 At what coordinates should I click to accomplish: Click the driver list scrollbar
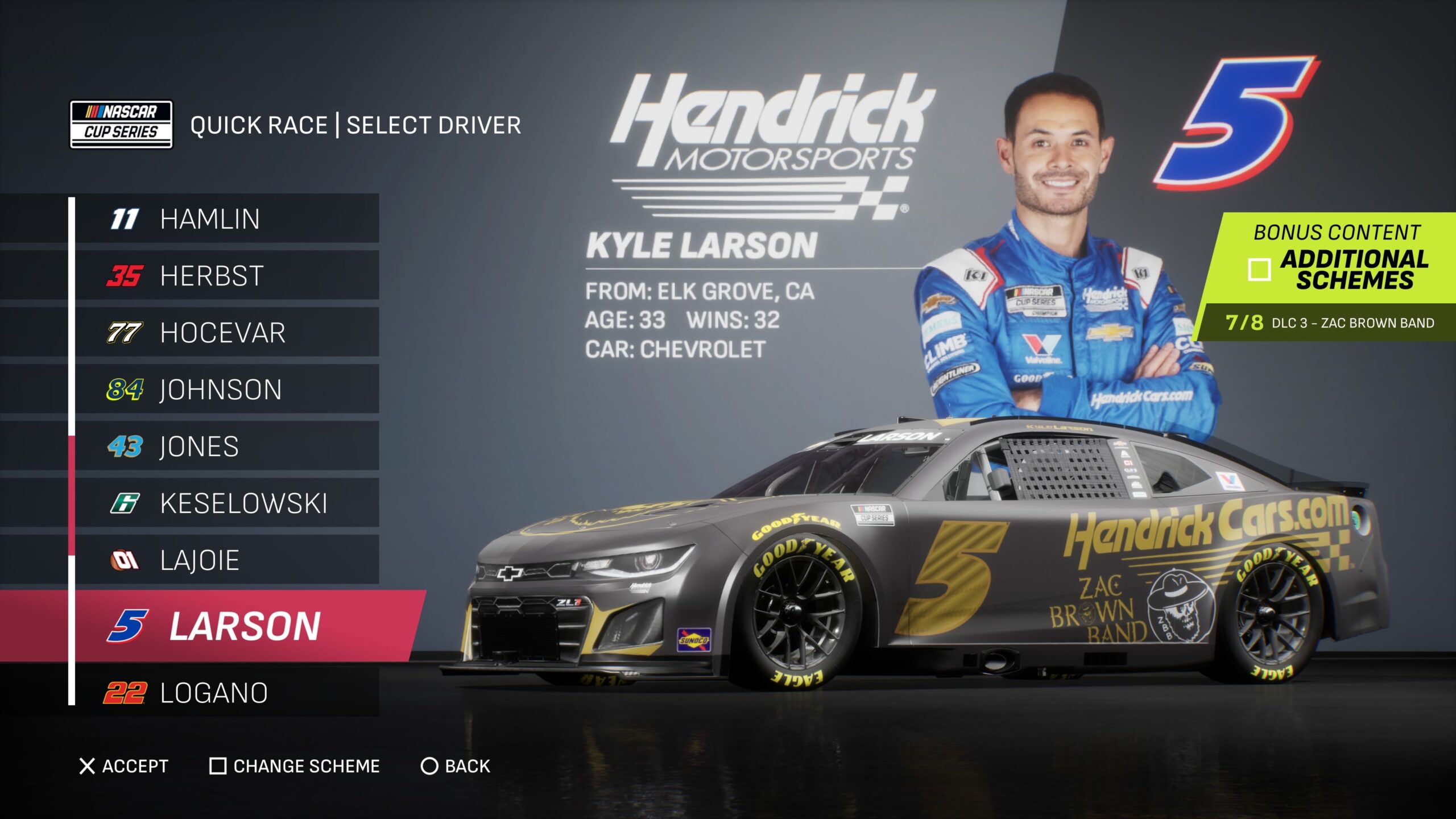pyautogui.click(x=72, y=495)
